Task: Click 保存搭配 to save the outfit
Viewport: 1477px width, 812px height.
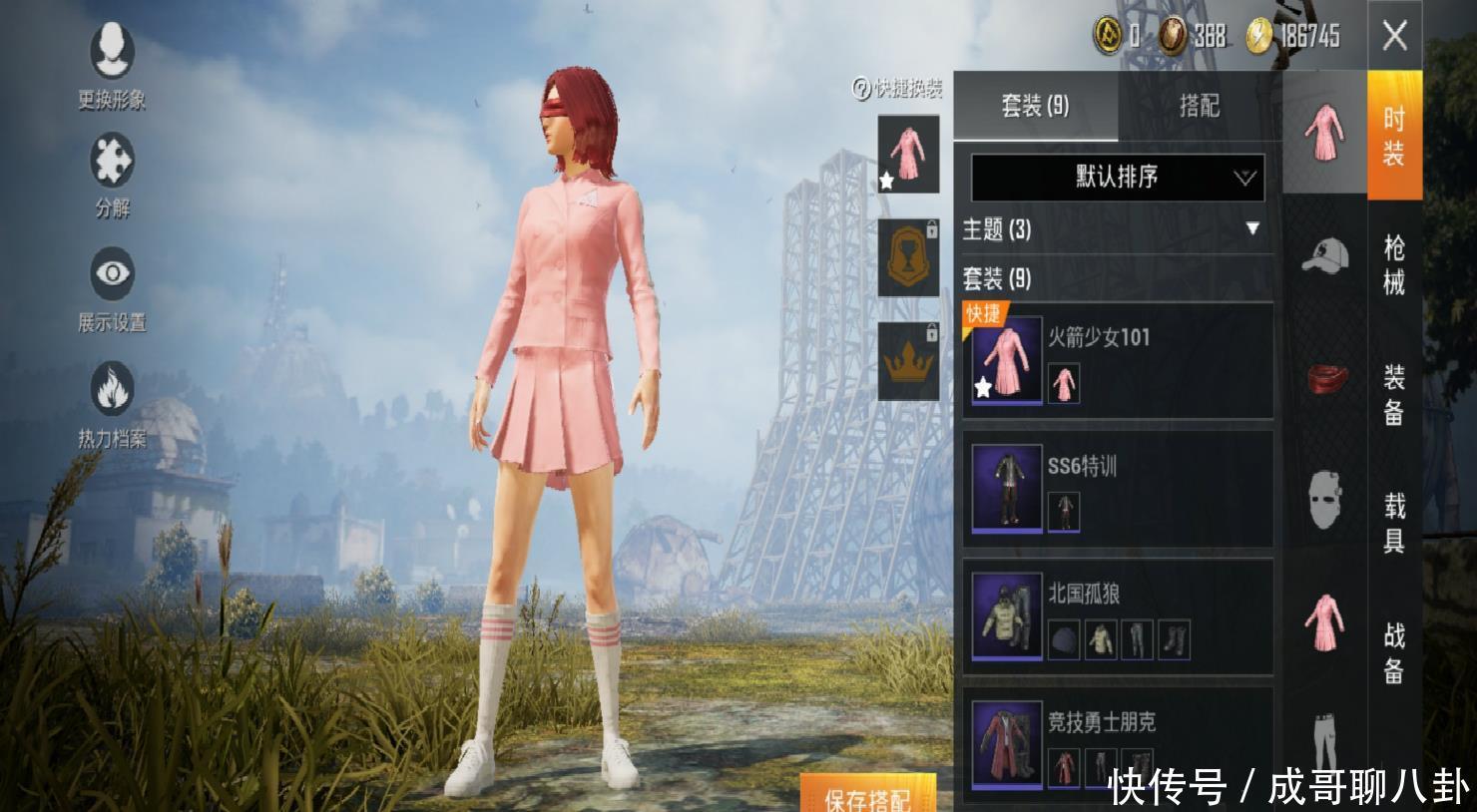Action: pos(867,796)
